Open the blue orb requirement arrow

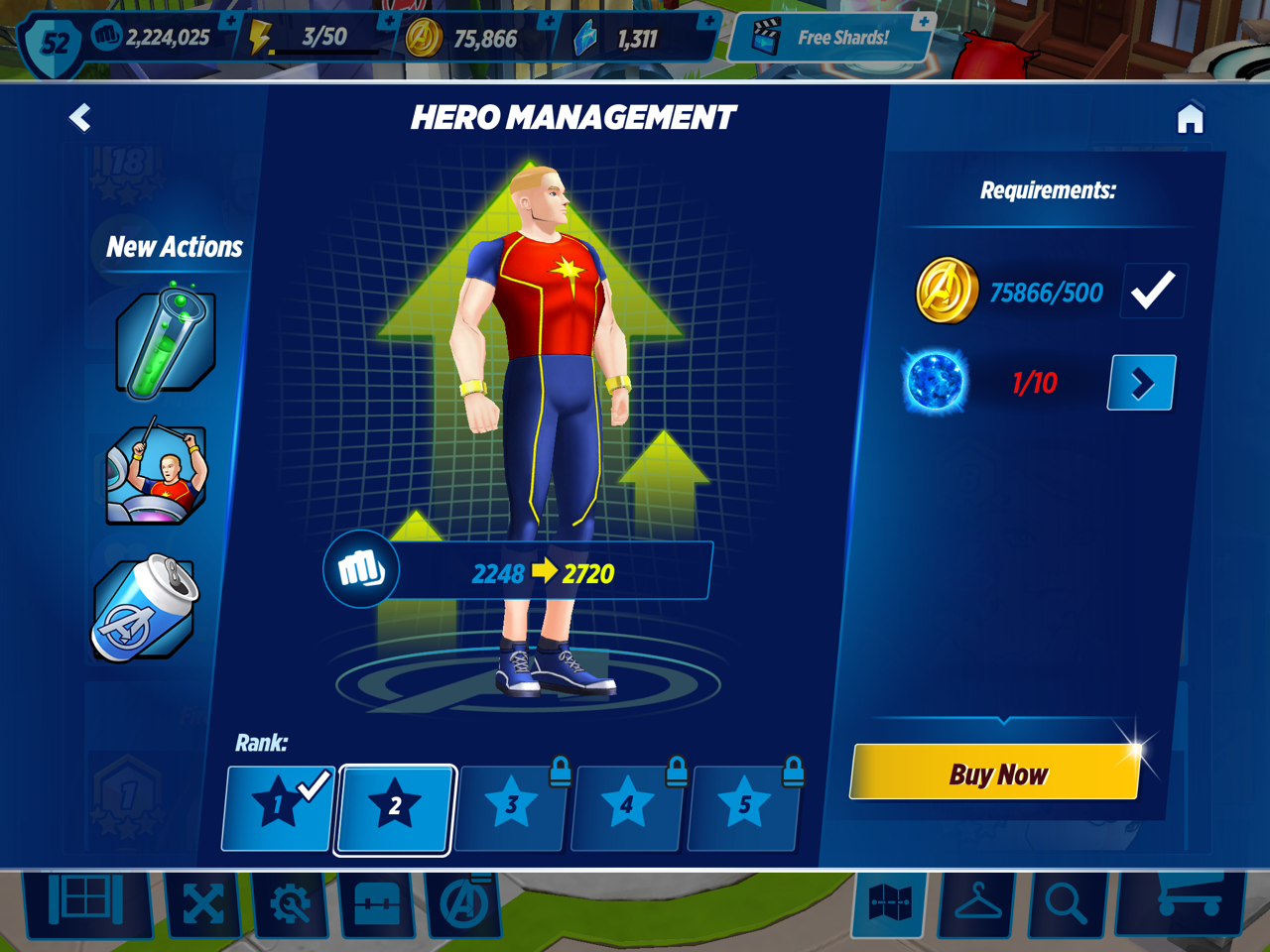point(1141,383)
